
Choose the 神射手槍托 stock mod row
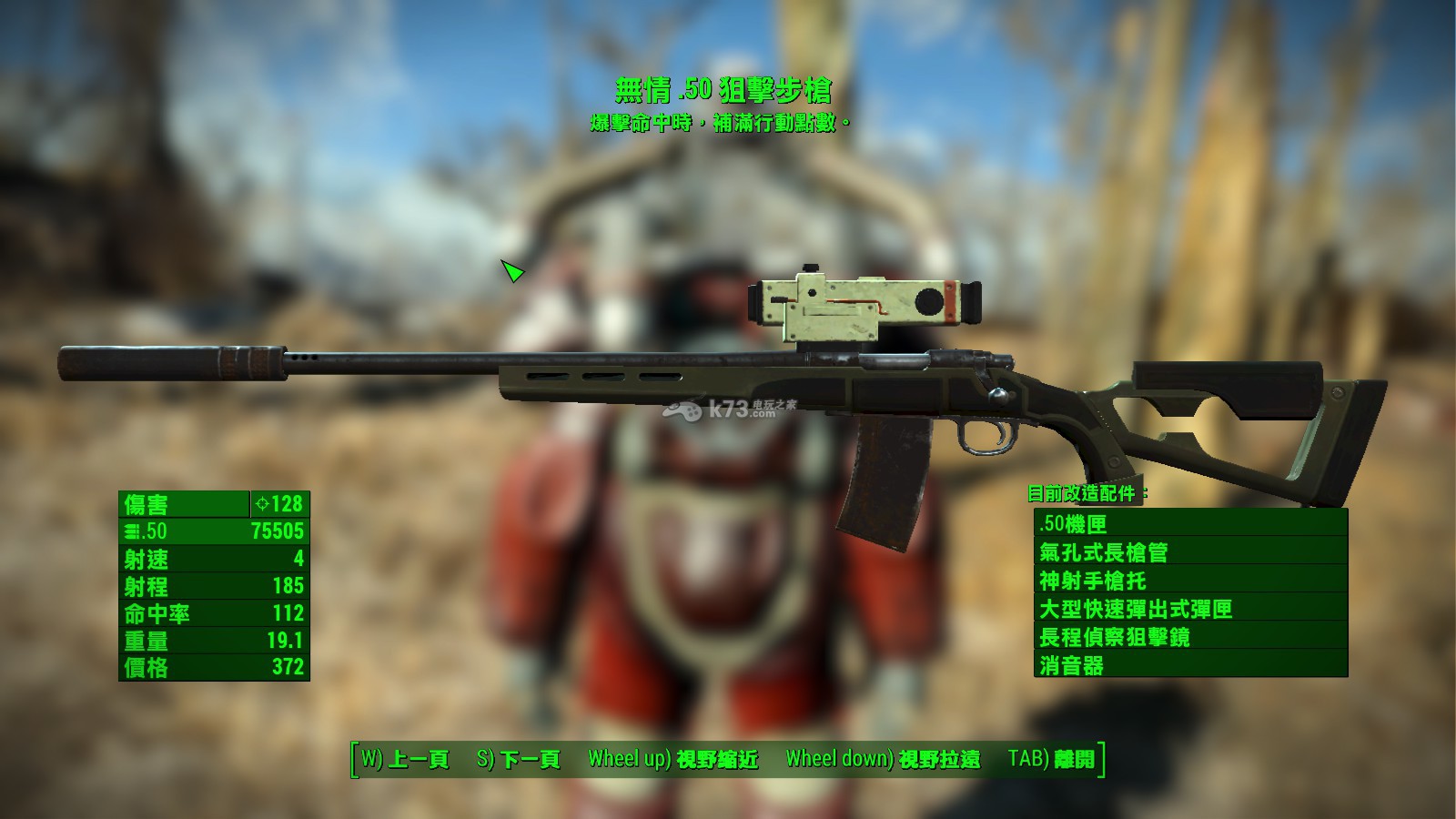point(1190,580)
